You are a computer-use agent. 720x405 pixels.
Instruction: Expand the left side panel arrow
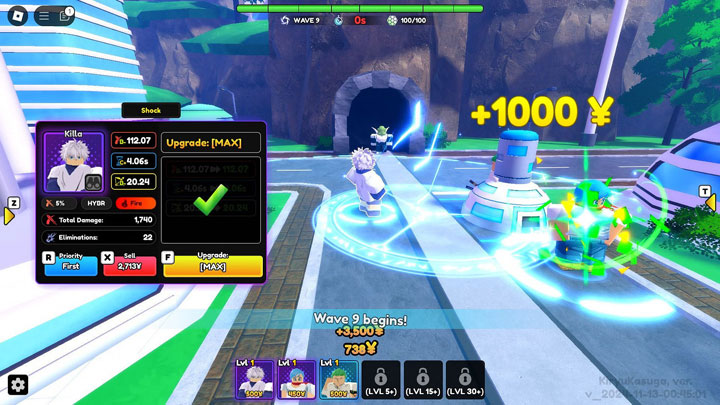tap(11, 213)
